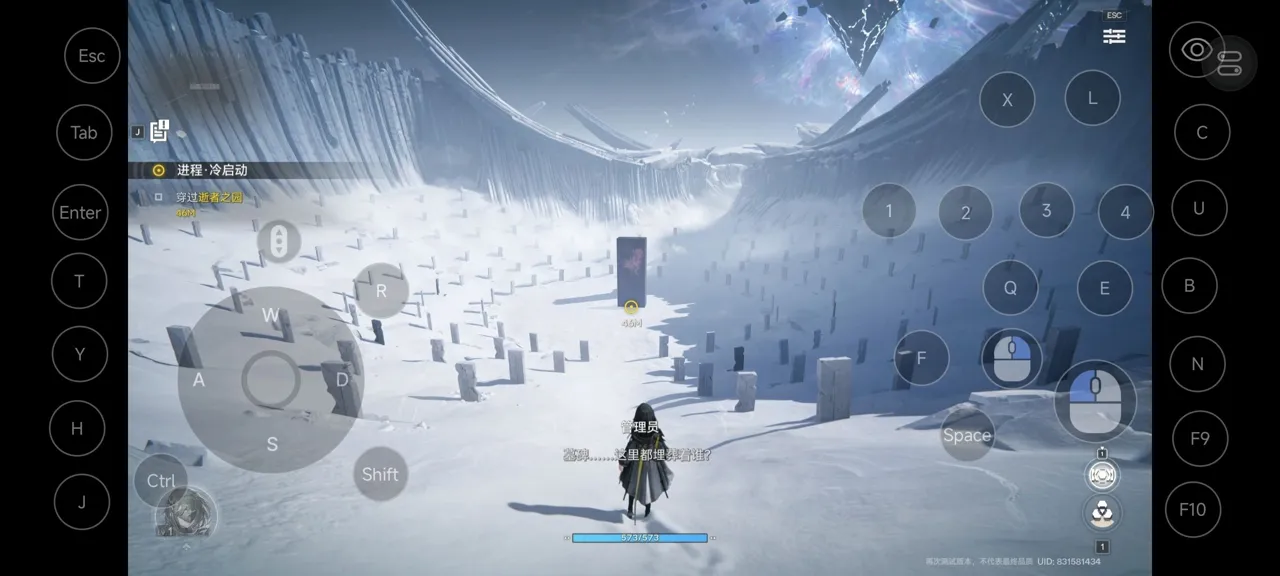Select the tracked quest 进程·冷启动
This screenshot has height=576, width=1280.
click(x=211, y=170)
